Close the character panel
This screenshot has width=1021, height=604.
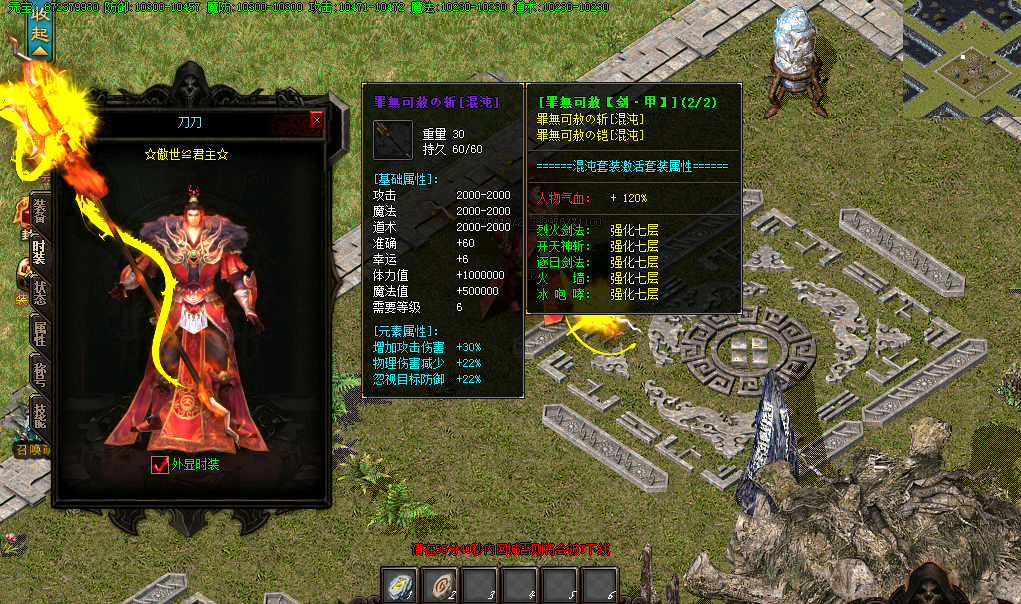[x=317, y=120]
